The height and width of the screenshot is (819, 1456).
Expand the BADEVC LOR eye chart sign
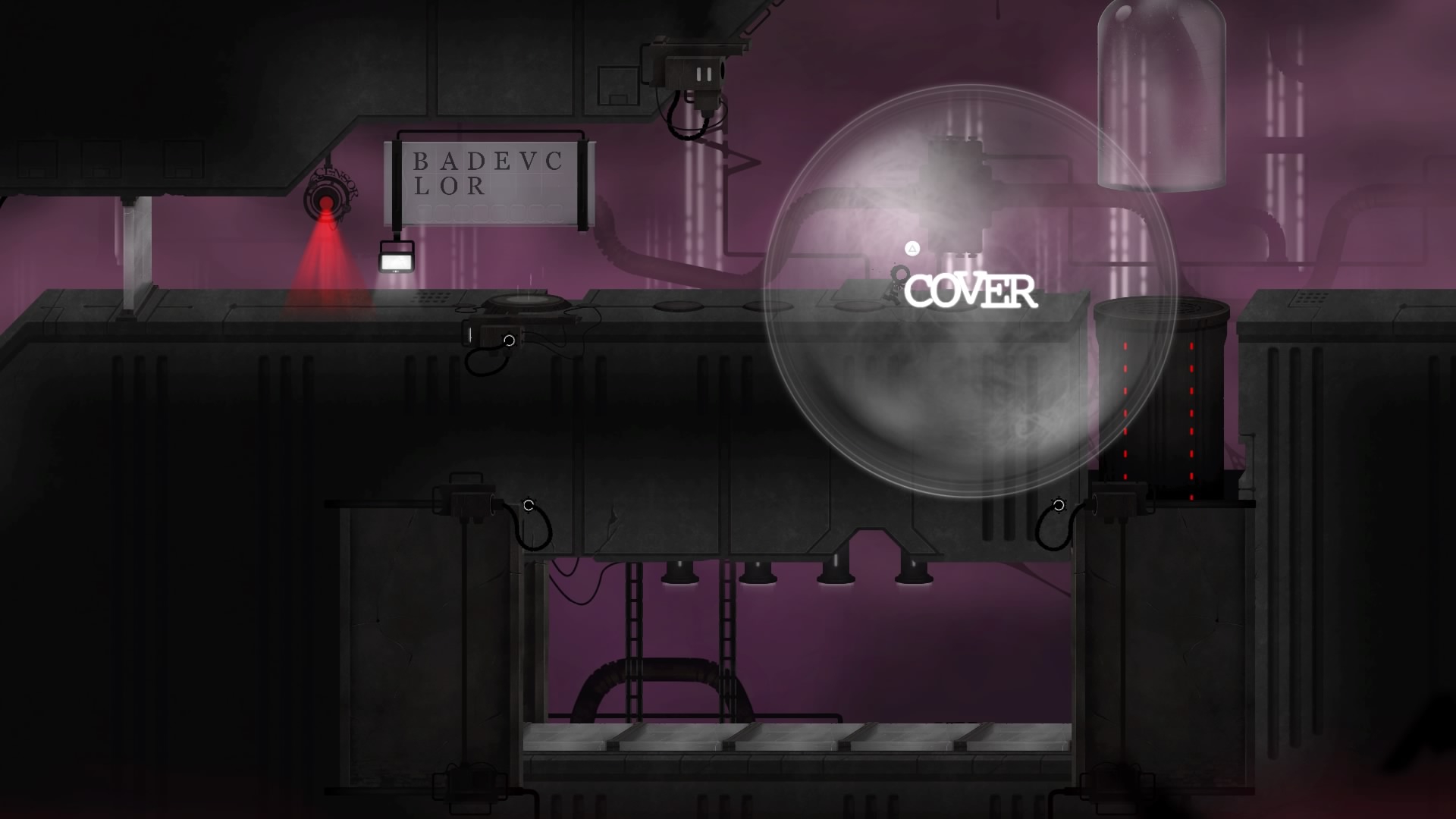pos(485,178)
